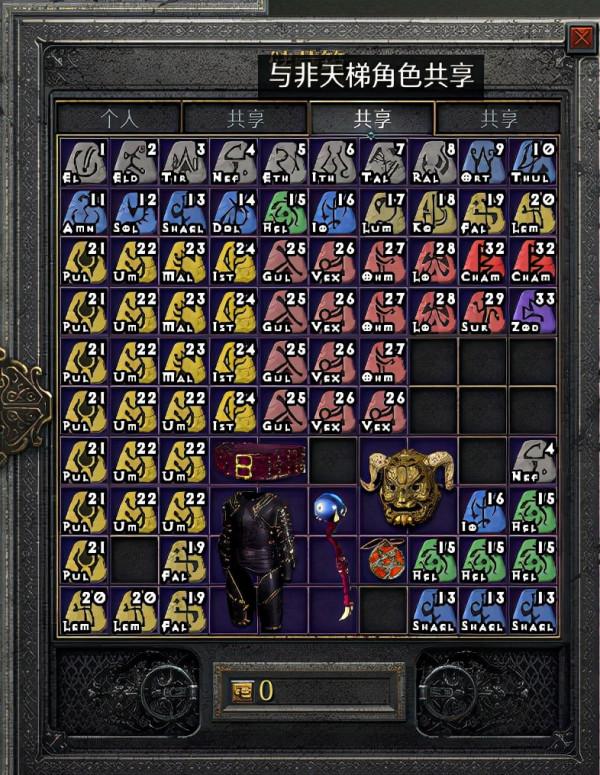Select the El rune numbered 1
This screenshot has width=600, height=775.
(84, 161)
